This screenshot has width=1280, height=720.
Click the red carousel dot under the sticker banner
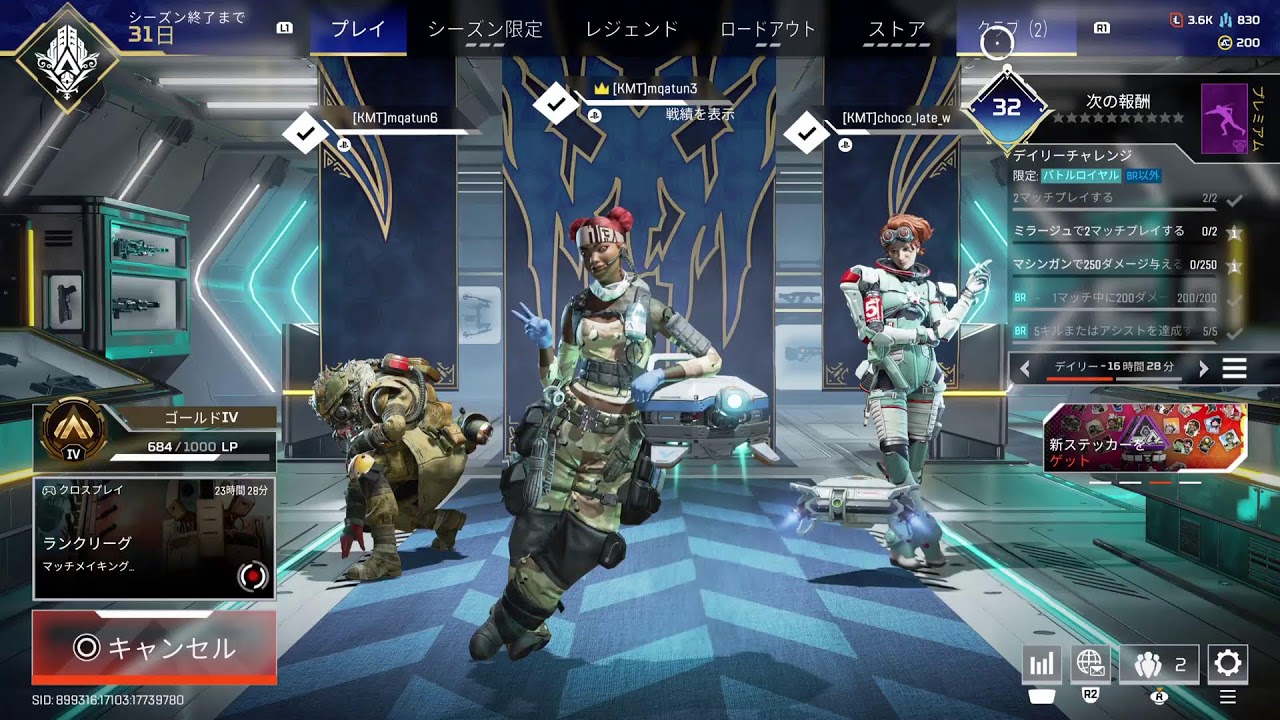point(1161,482)
